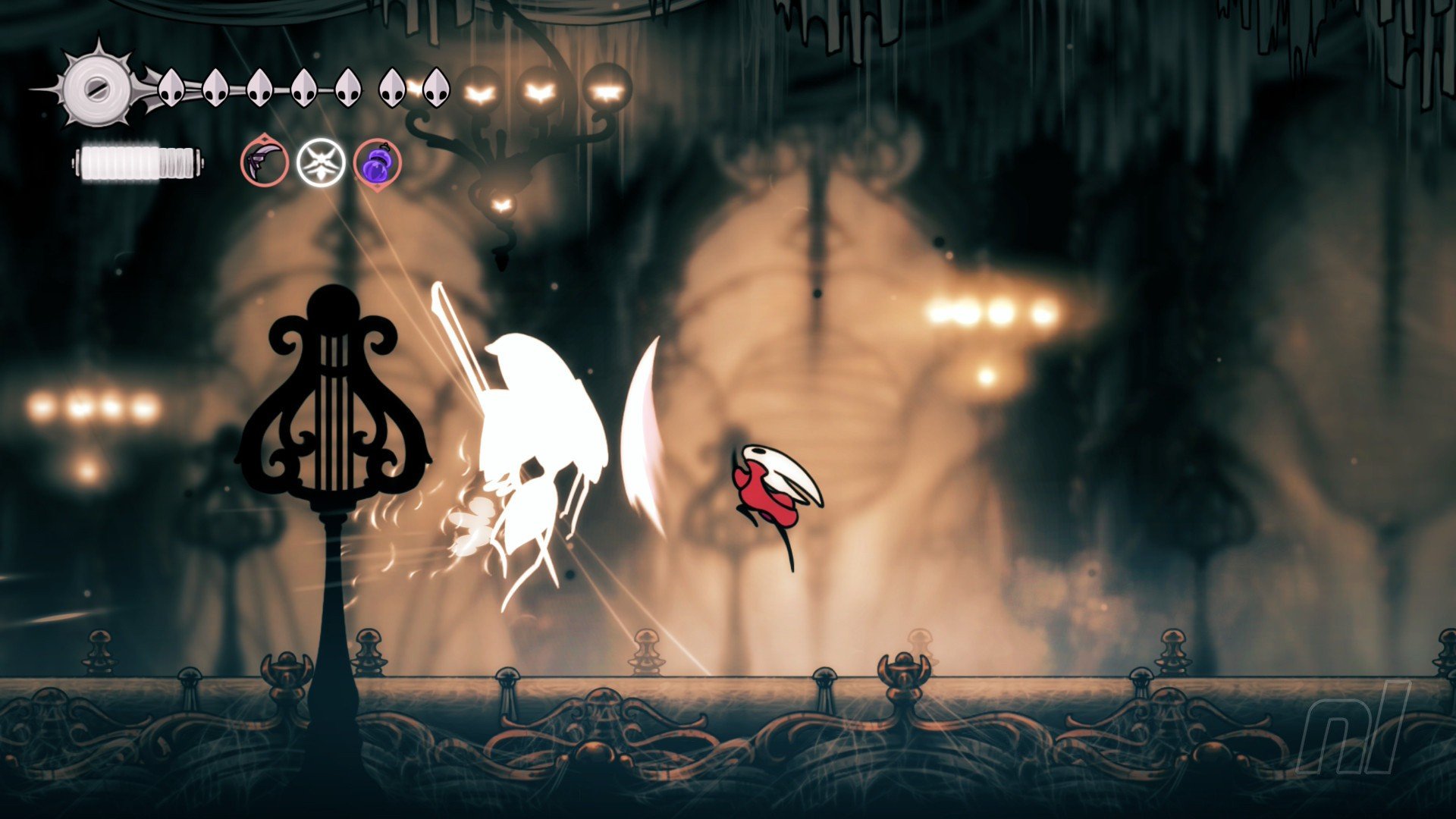
Task: Use the purple flask tool
Action: [x=377, y=163]
